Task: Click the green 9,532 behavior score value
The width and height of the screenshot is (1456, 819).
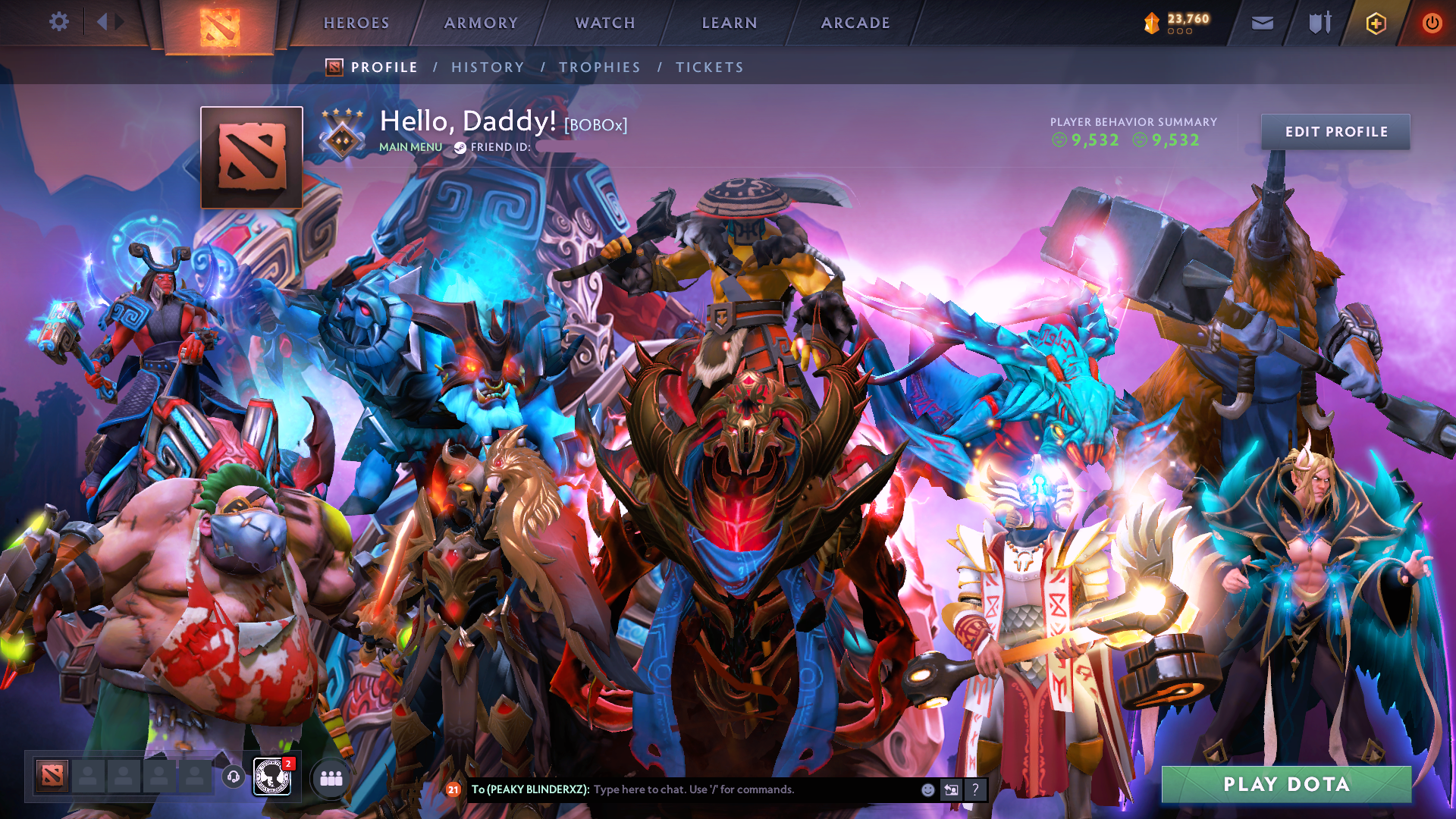Action: pyautogui.click(x=1094, y=140)
